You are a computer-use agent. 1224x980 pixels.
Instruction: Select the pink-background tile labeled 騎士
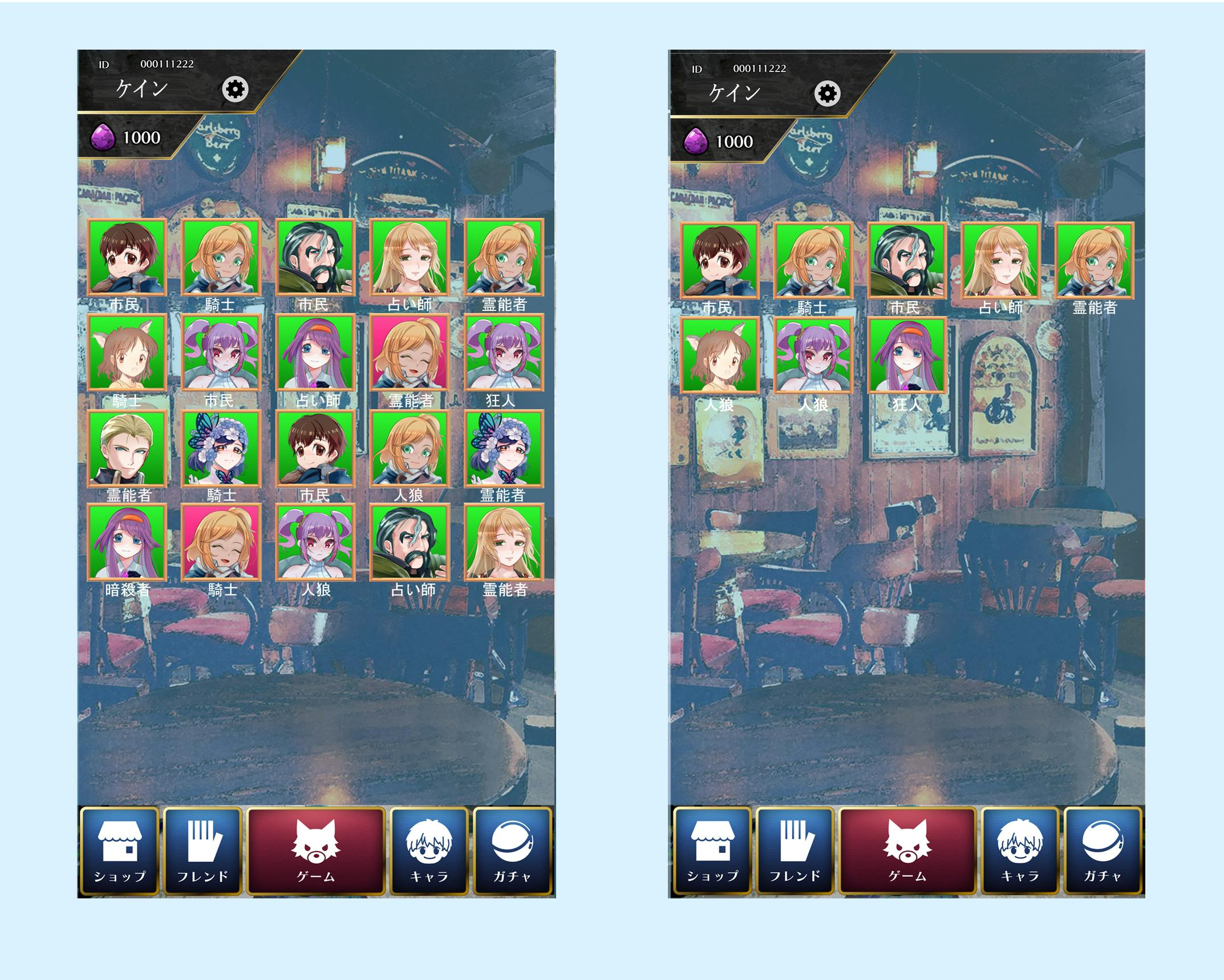(221, 542)
